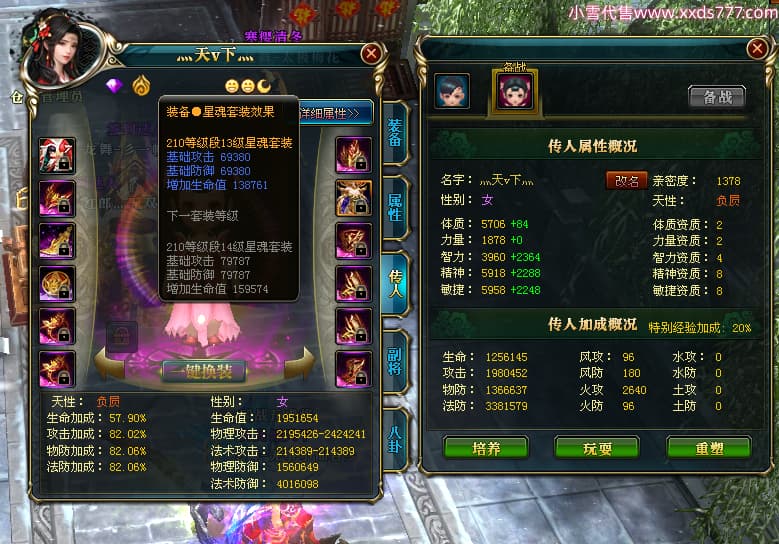The width and height of the screenshot is (779, 544).
Task: Rename the heir with 改名
Action: 626,181
